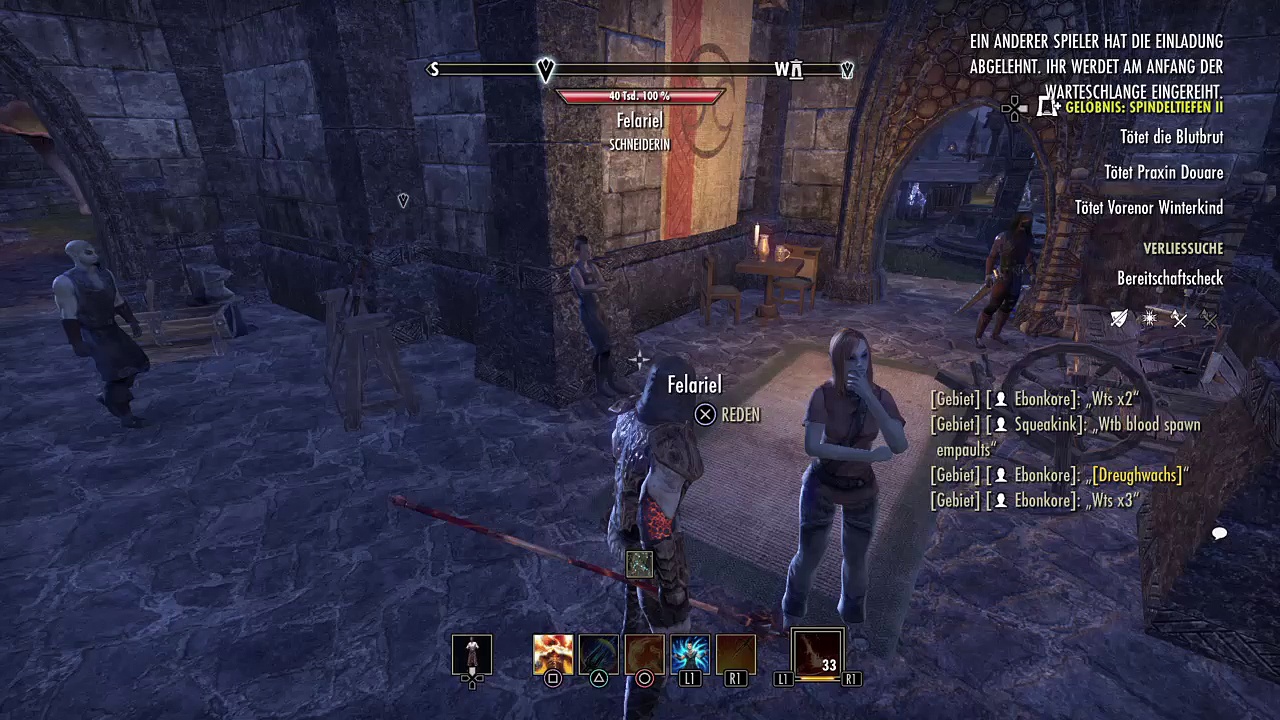Click the healer role starburst icon
1280x720 pixels.
pyautogui.click(x=1150, y=319)
